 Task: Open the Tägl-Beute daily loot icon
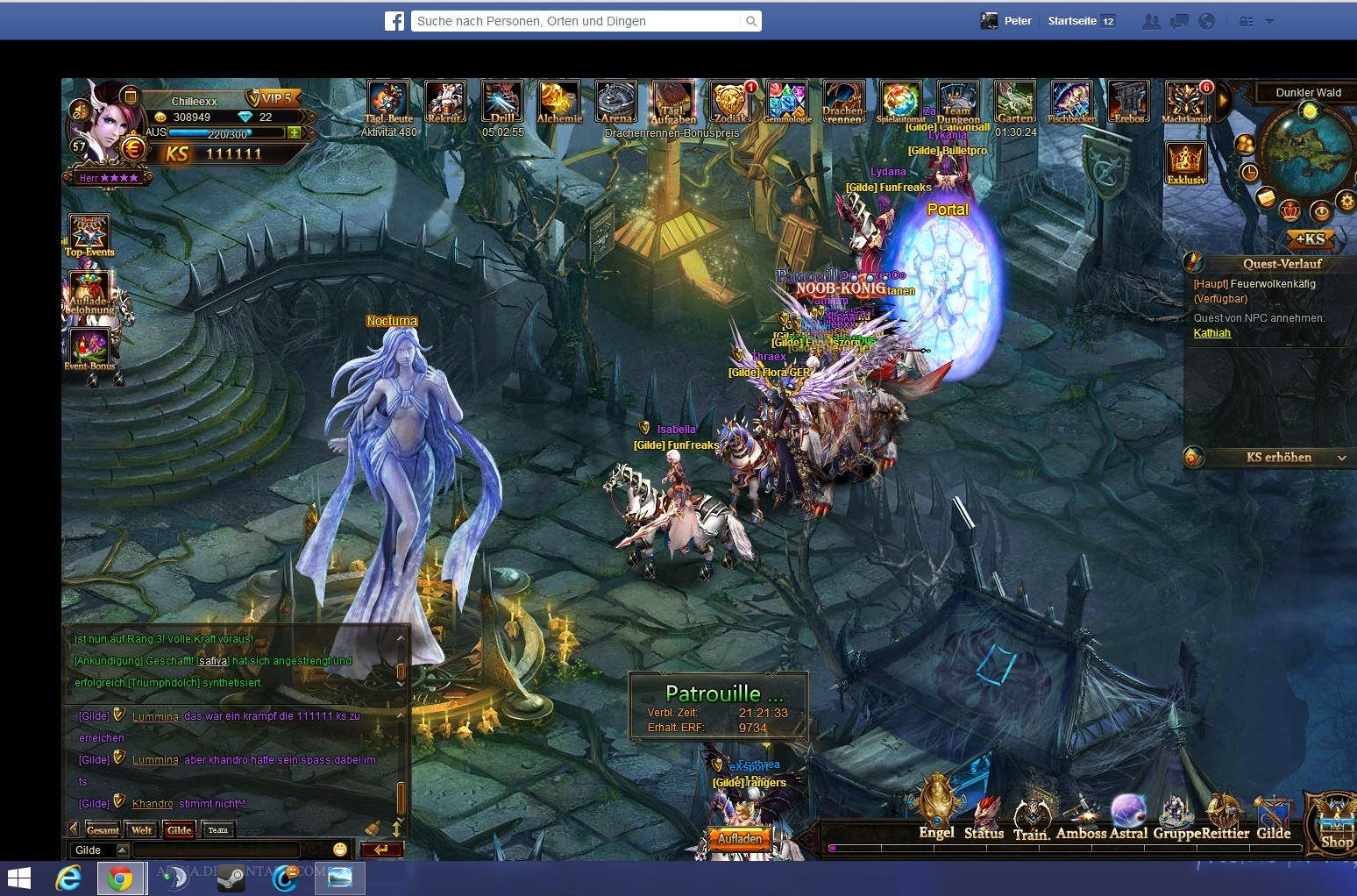tap(388, 101)
